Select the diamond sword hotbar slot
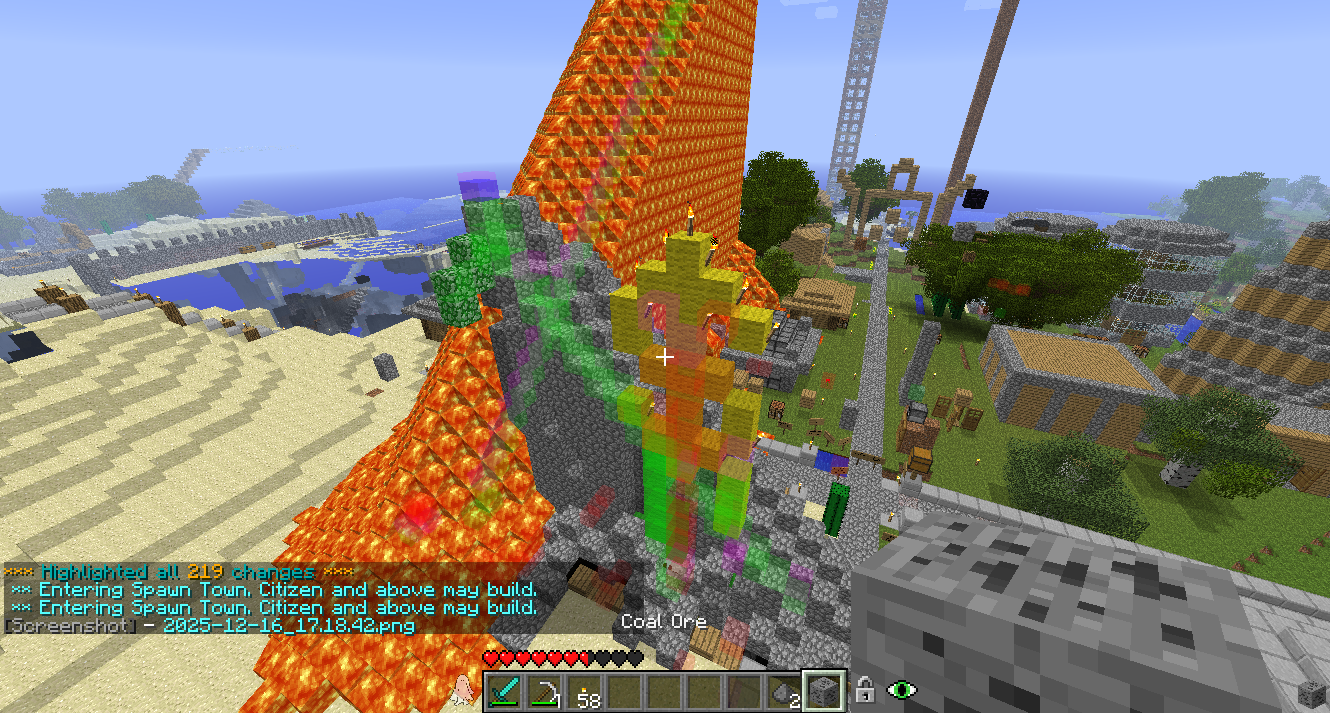 tap(505, 691)
